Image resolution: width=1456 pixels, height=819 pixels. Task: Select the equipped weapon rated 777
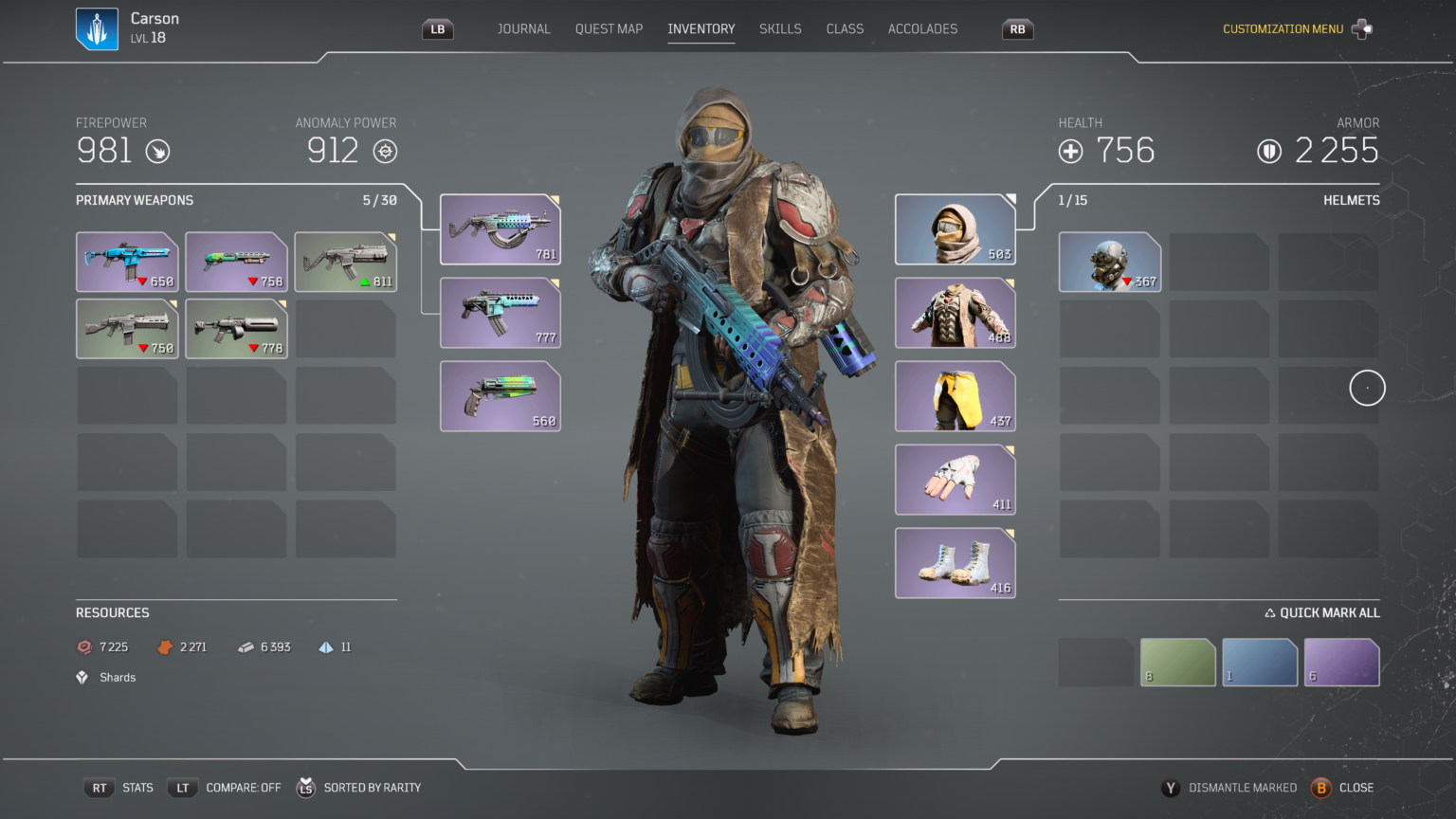click(x=500, y=313)
